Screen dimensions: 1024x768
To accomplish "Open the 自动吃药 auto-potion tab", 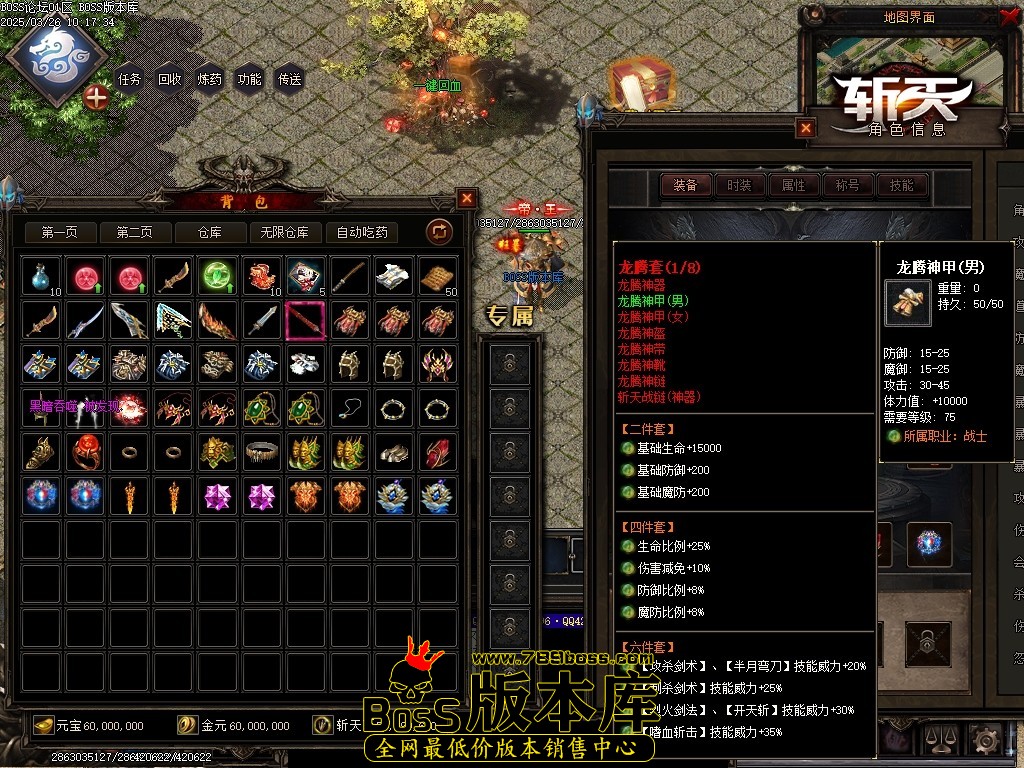I will [x=362, y=233].
